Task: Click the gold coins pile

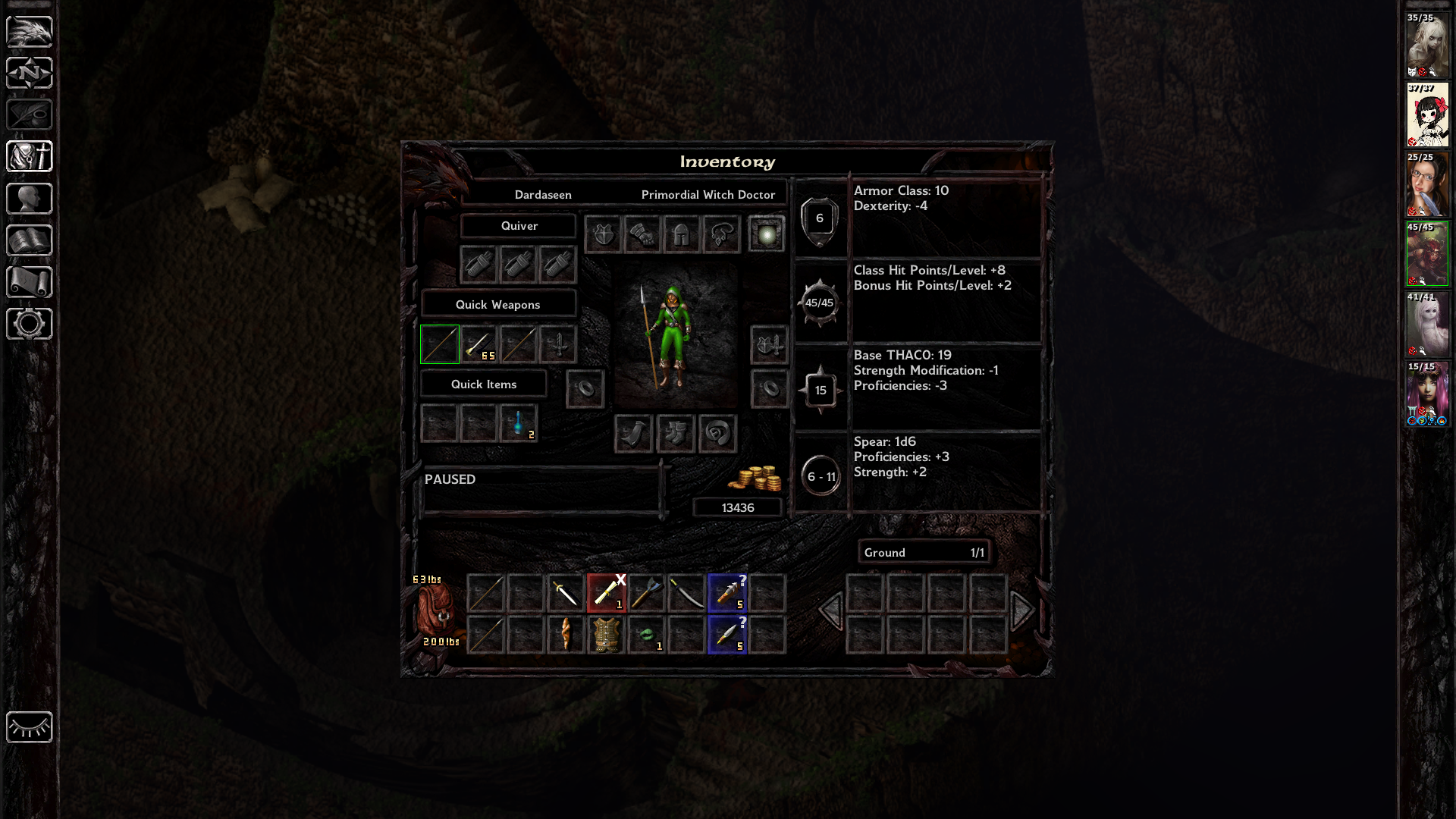Action: (x=755, y=479)
